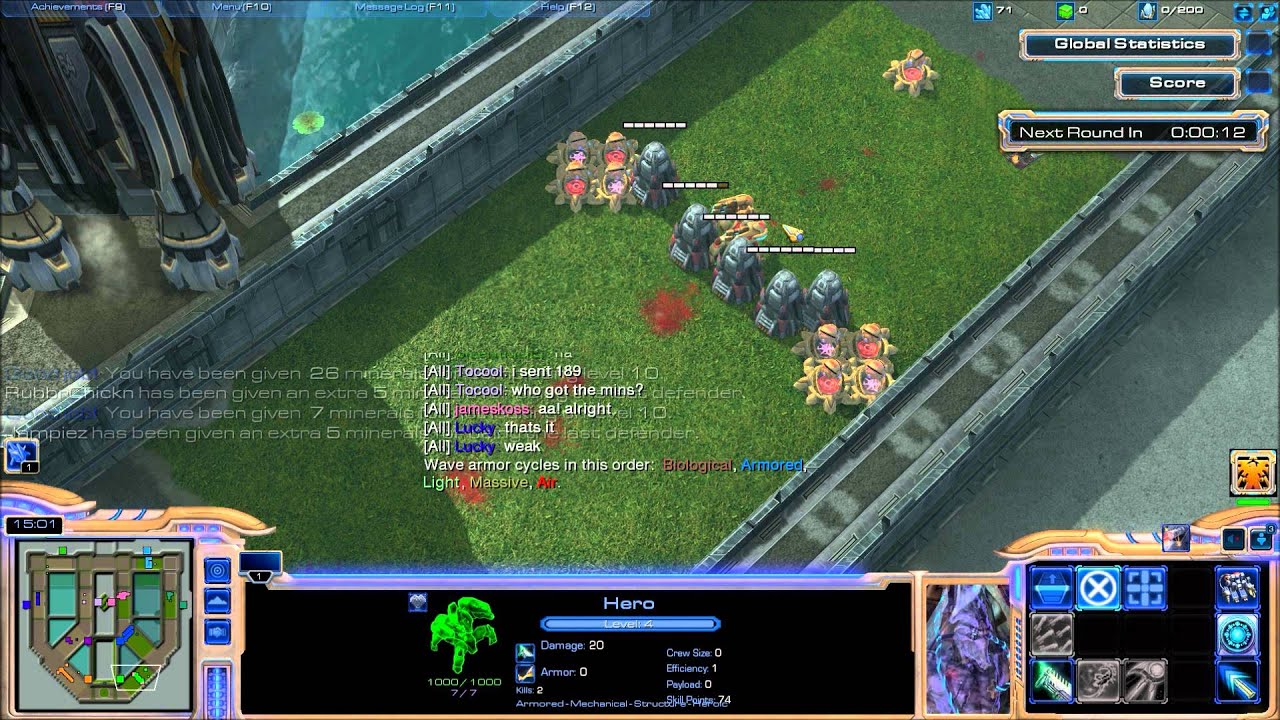Click the glowing cyan orb command icon
This screenshot has width=1280, height=720.
click(1237, 634)
